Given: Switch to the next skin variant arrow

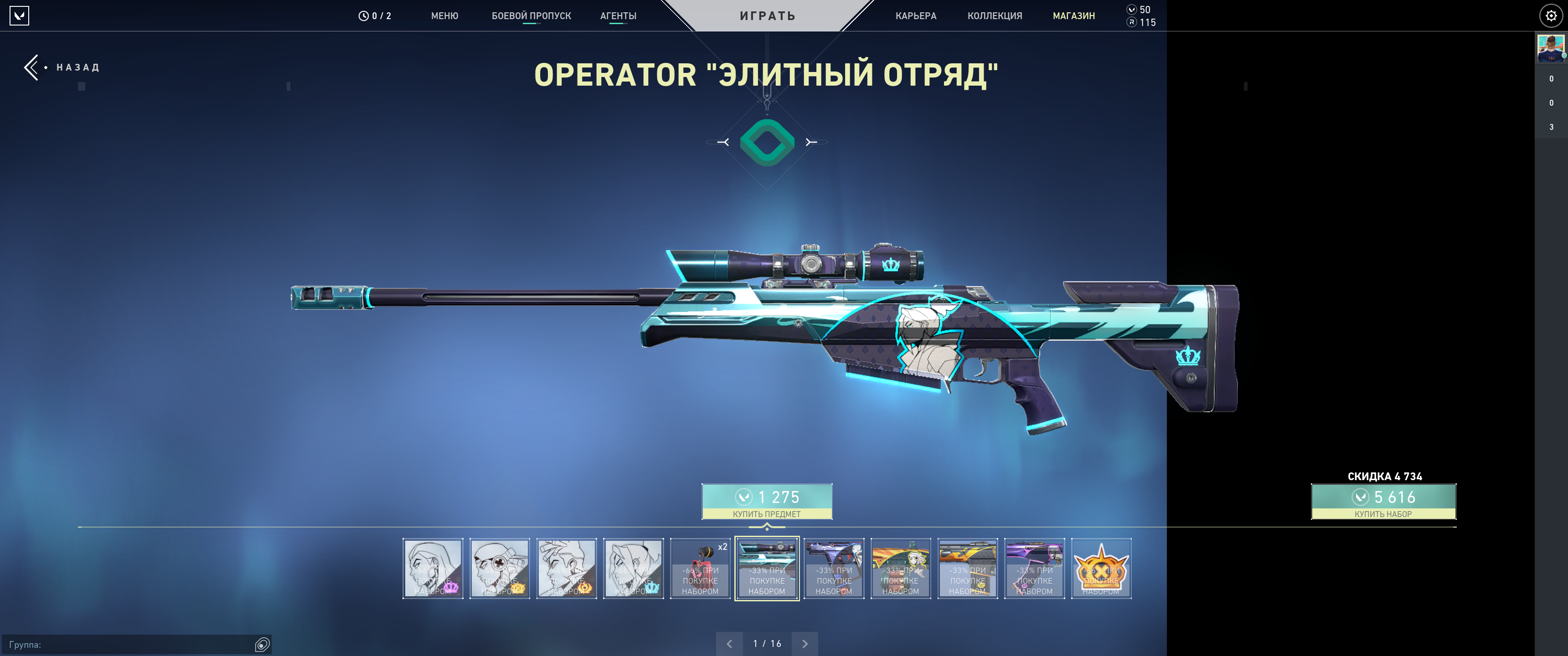Looking at the screenshot, I should pos(811,143).
